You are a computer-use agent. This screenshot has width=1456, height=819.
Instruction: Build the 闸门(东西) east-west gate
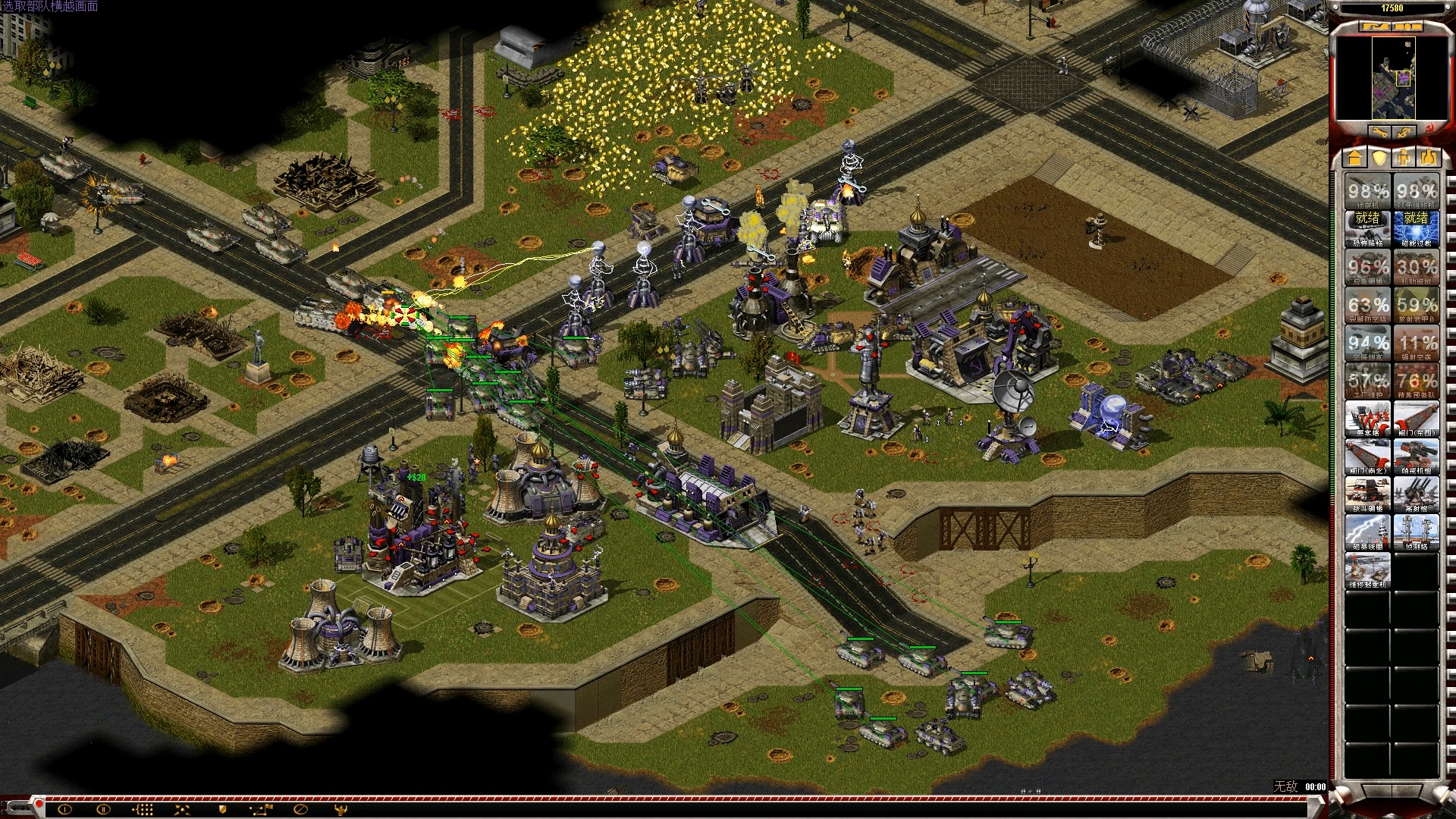[x=1416, y=418]
